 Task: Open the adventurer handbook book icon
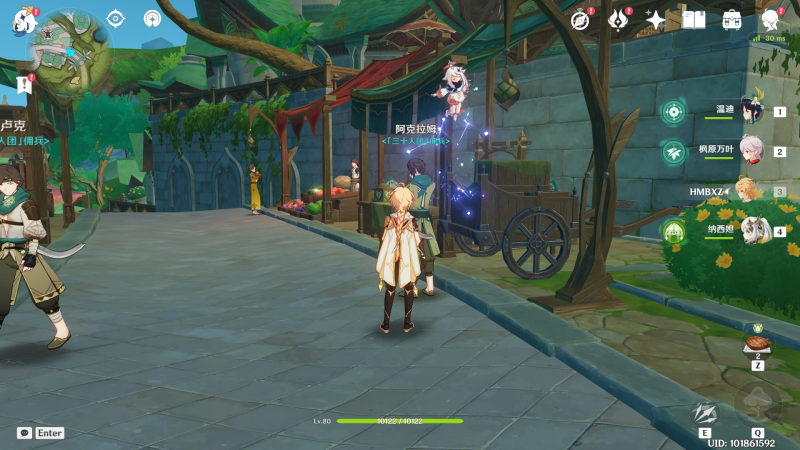pos(694,20)
